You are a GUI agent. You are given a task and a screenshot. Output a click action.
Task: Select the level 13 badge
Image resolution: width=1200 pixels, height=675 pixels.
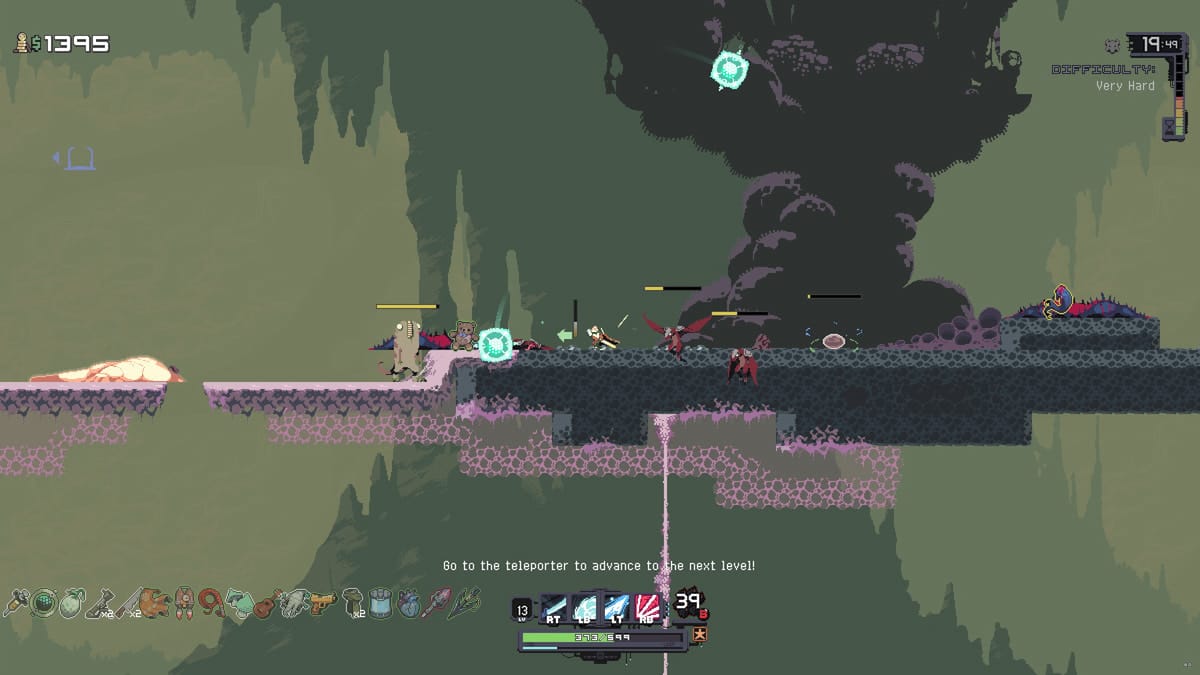pyautogui.click(x=522, y=608)
